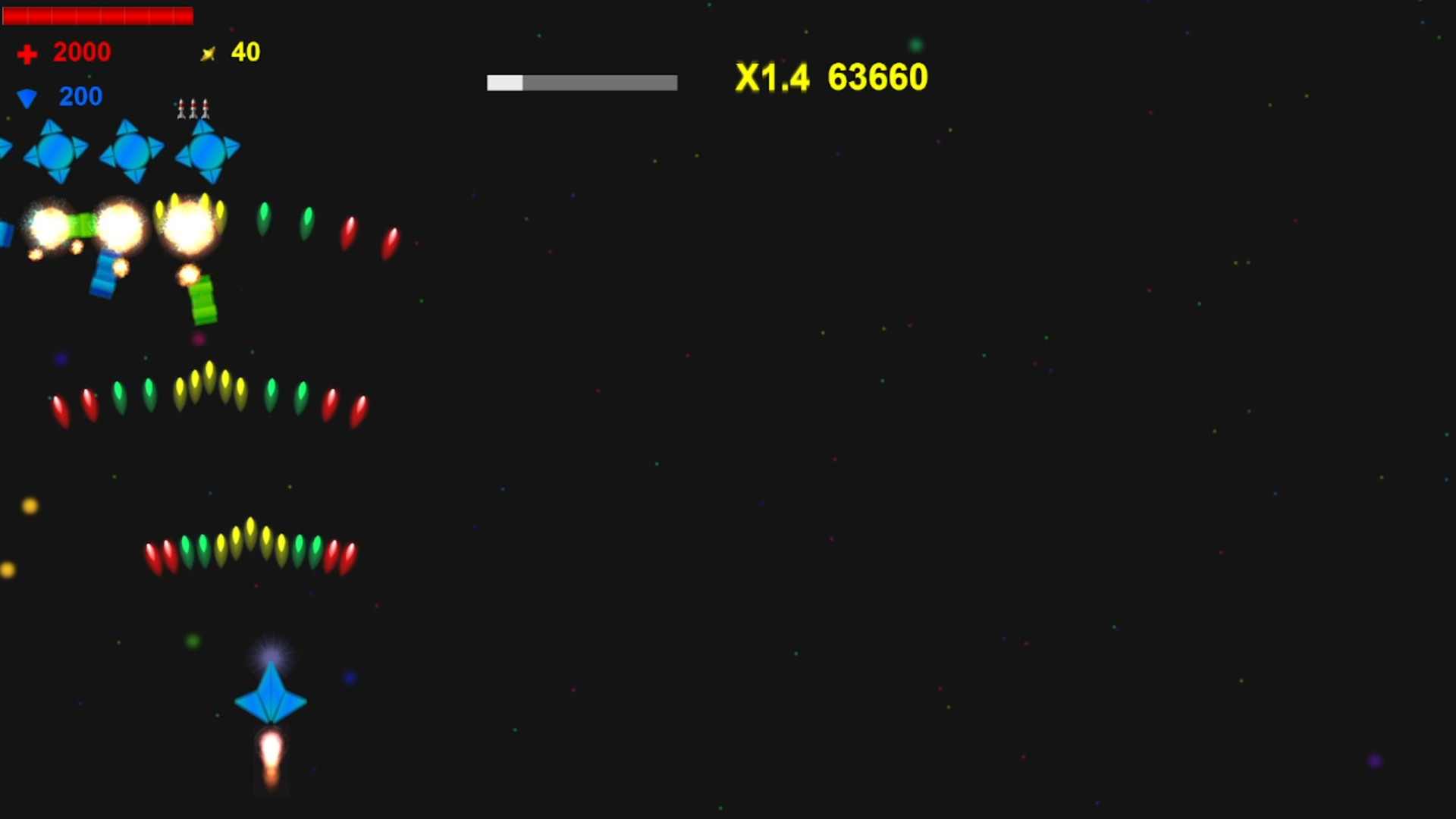Click the gold star weapon icon
Image resolution: width=1456 pixels, height=819 pixels.
[209, 52]
